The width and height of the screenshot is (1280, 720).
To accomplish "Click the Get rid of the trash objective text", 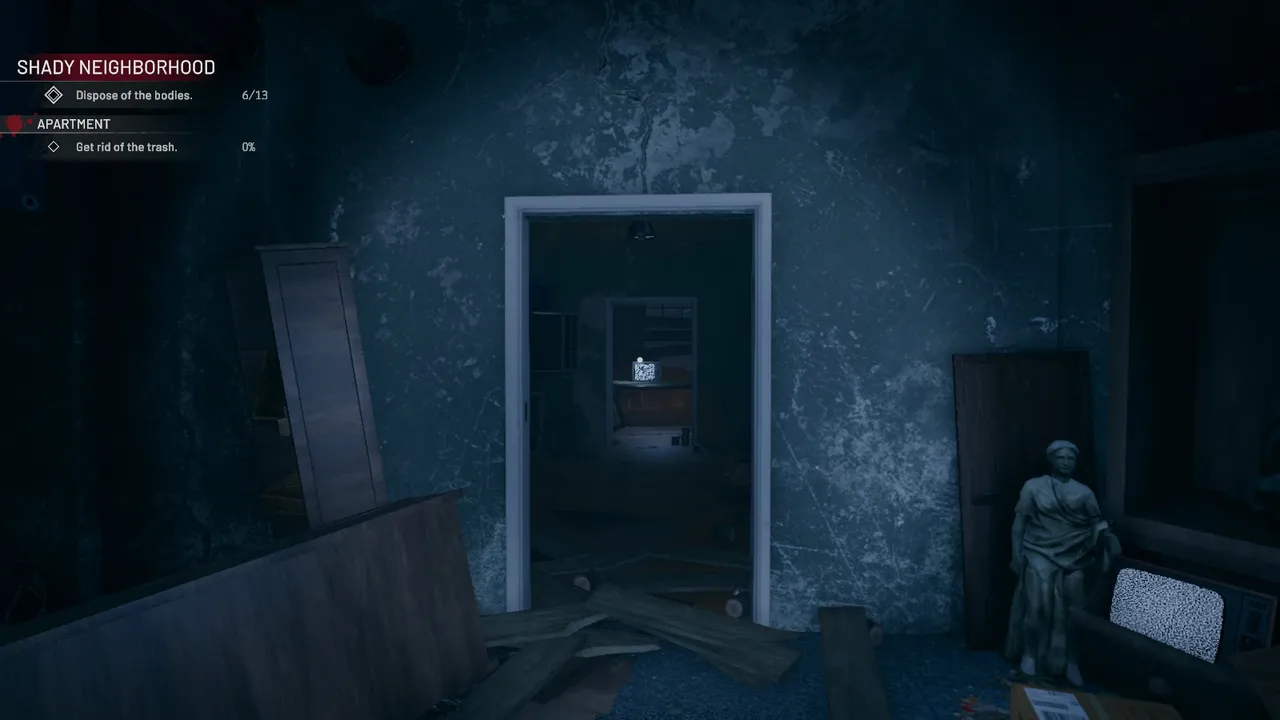I will point(126,147).
